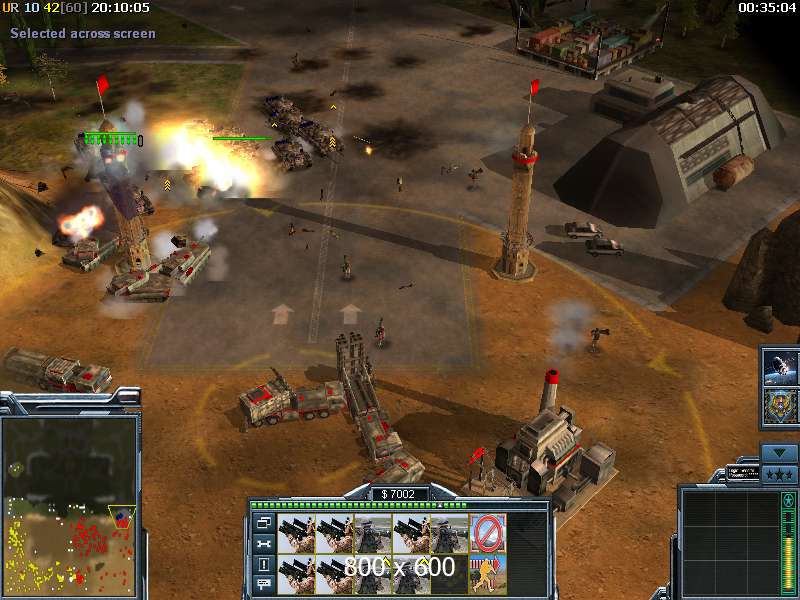
Task: Click the wrench button on command bar
Action: click(x=264, y=543)
